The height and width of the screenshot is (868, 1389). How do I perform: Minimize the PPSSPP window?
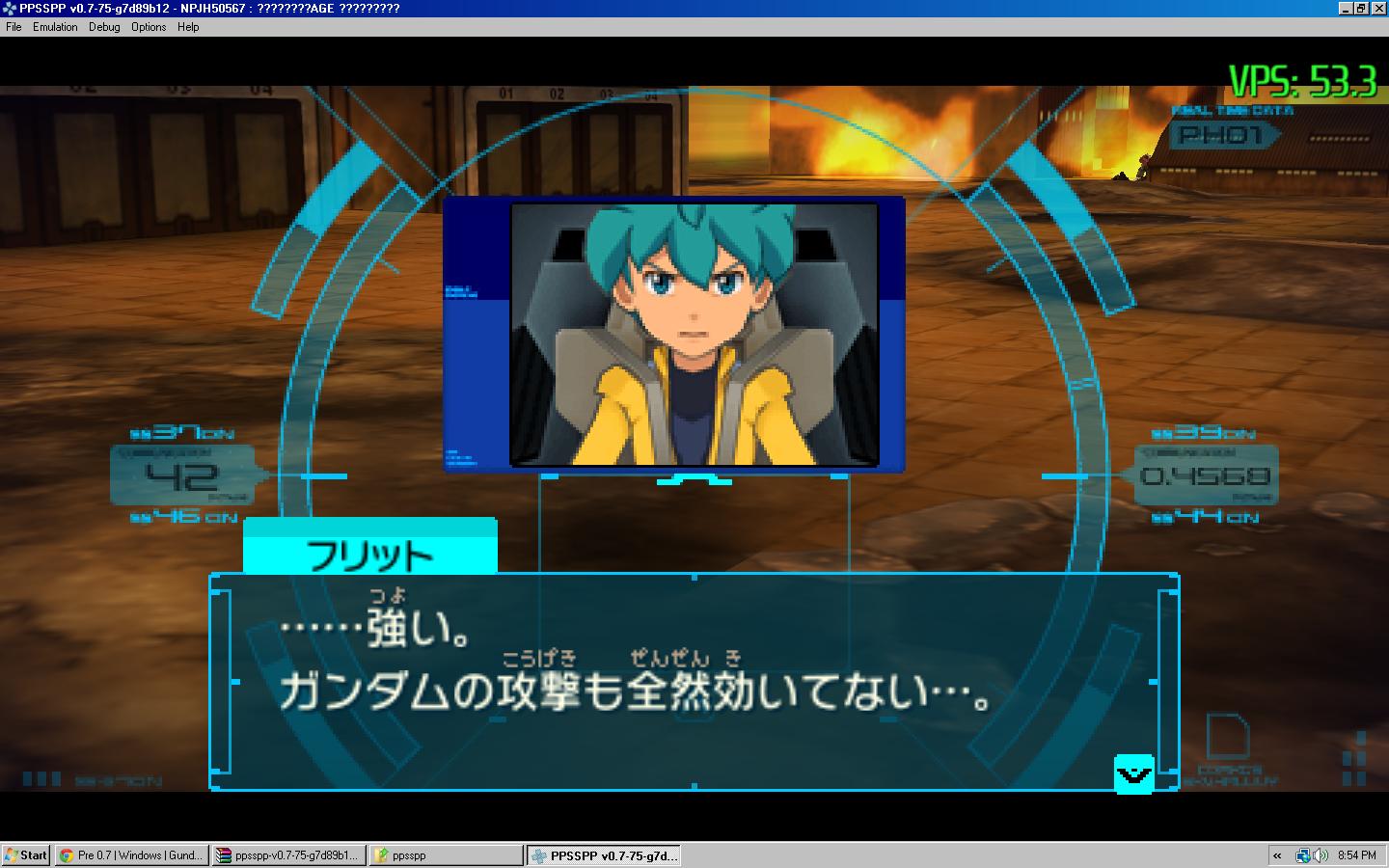coord(1346,8)
